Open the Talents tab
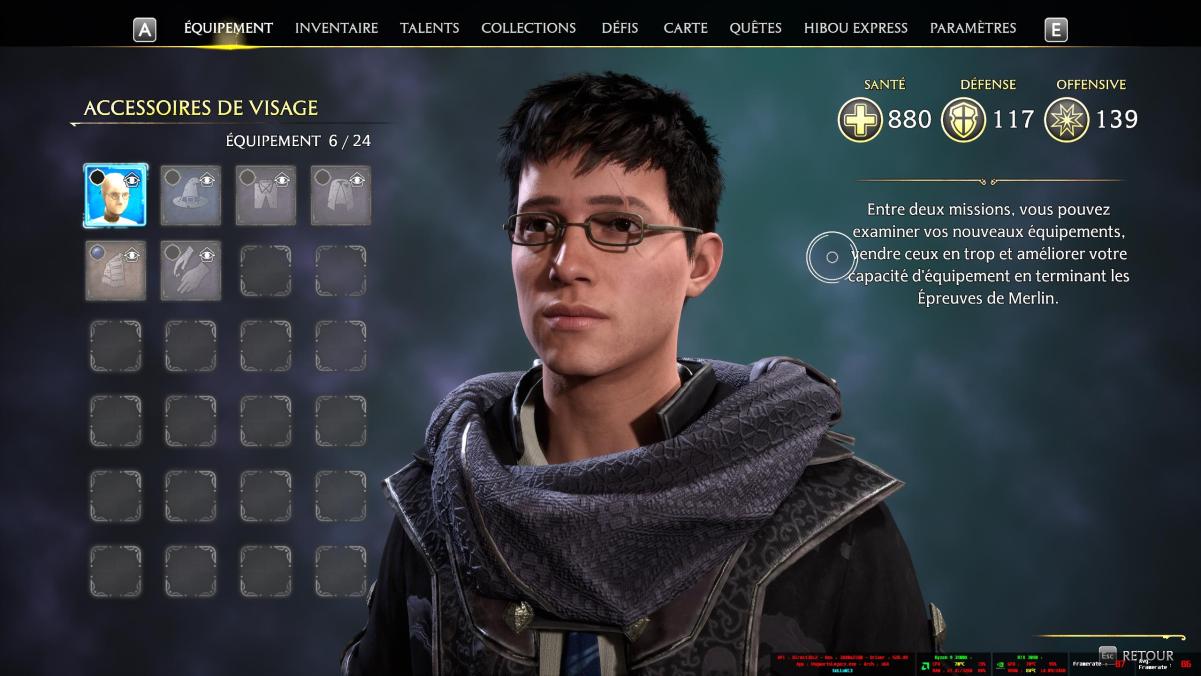 [429, 28]
